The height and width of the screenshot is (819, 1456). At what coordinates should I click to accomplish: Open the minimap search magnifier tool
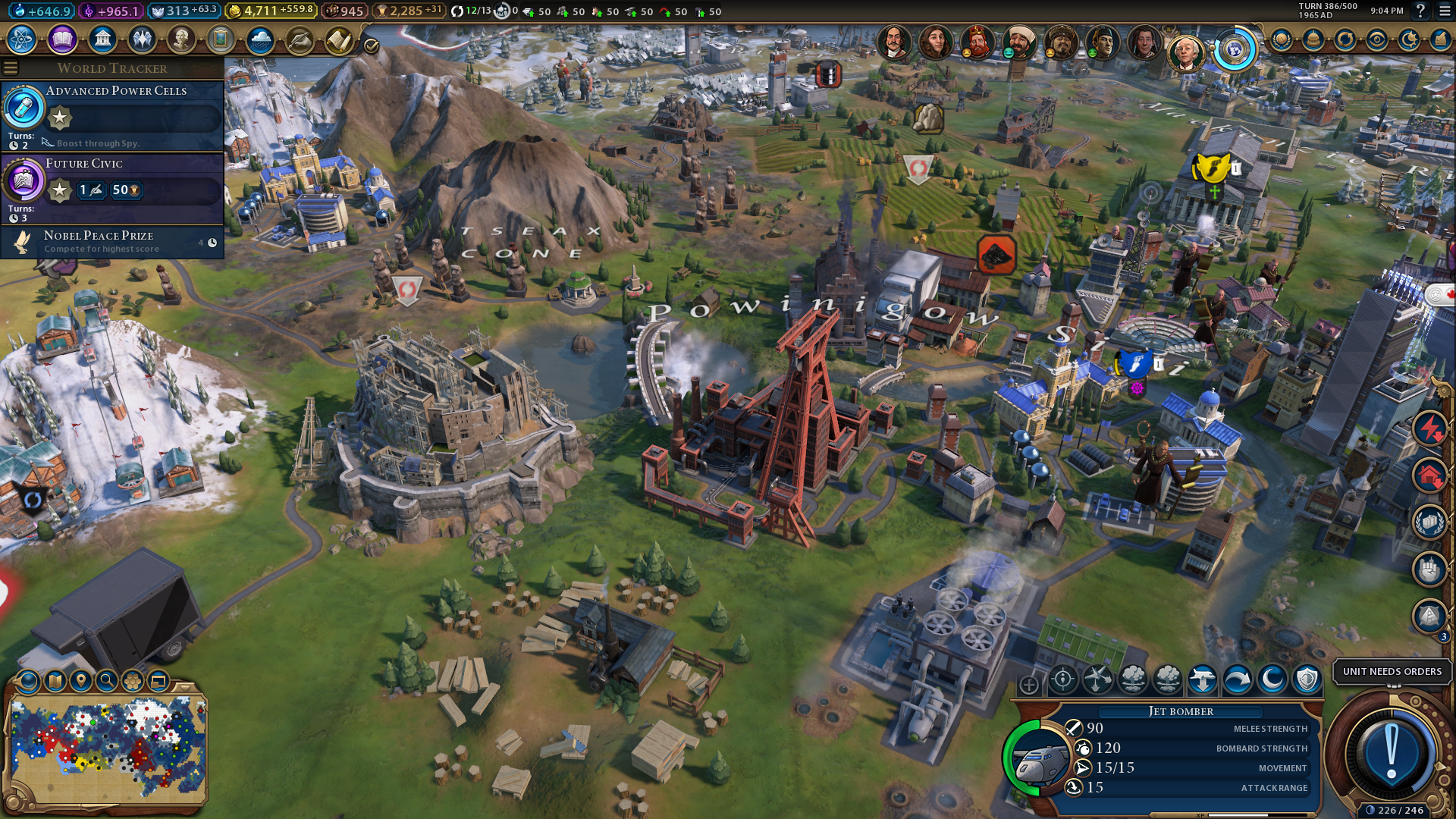click(107, 681)
